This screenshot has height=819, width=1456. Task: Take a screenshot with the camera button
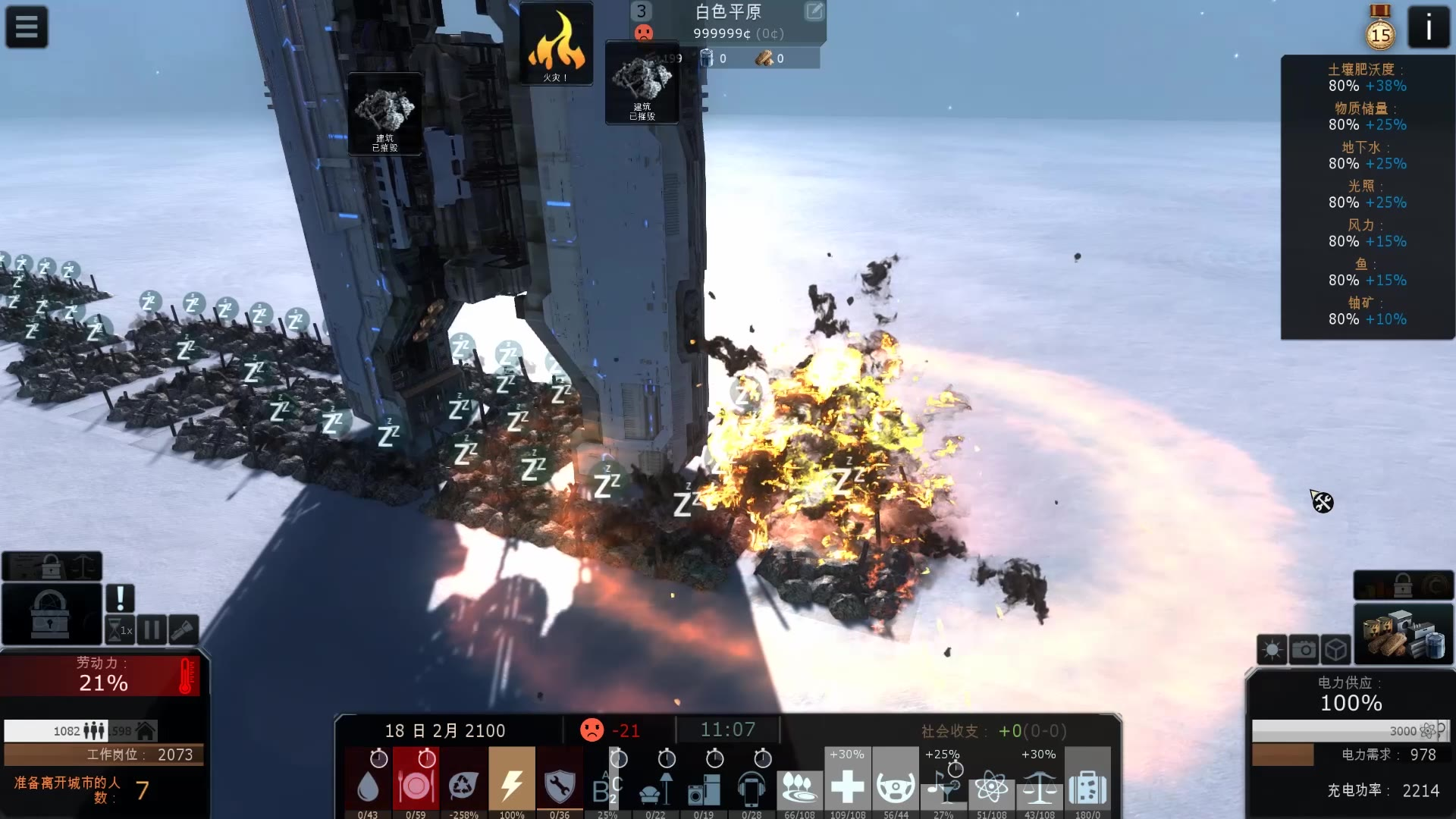tap(1304, 650)
